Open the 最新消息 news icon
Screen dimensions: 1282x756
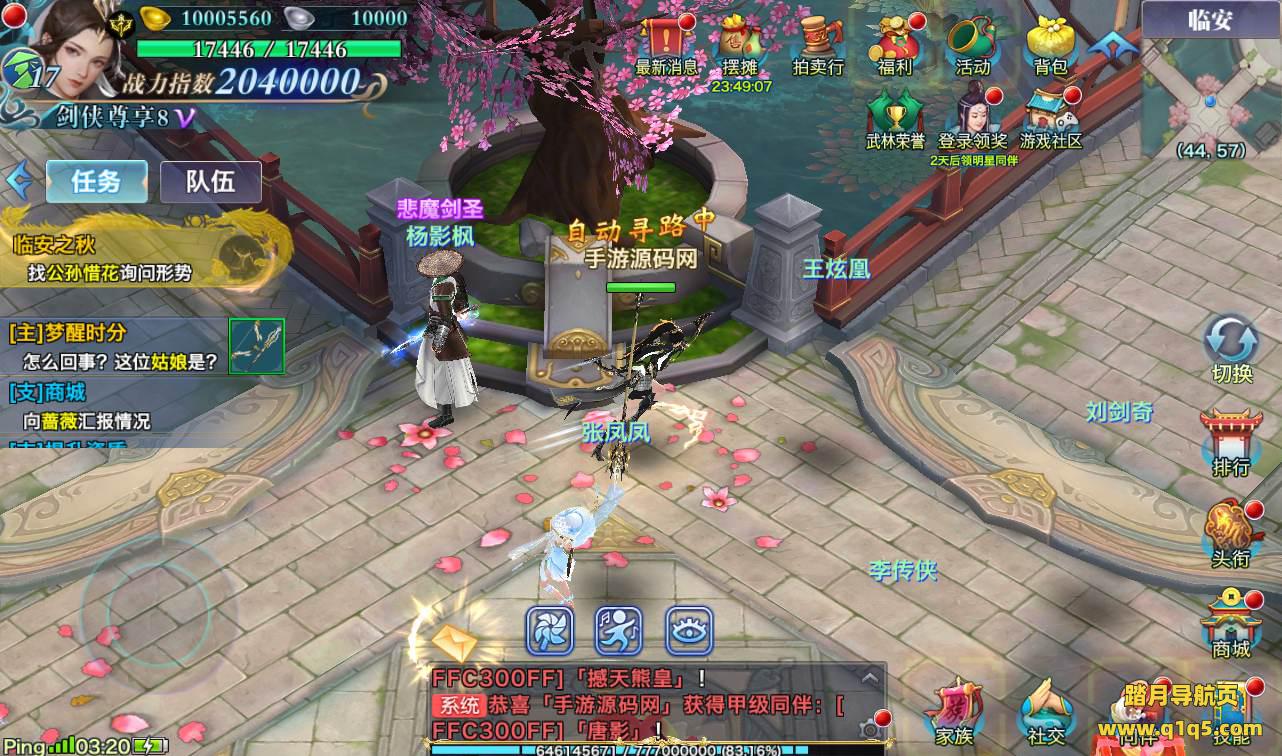666,42
